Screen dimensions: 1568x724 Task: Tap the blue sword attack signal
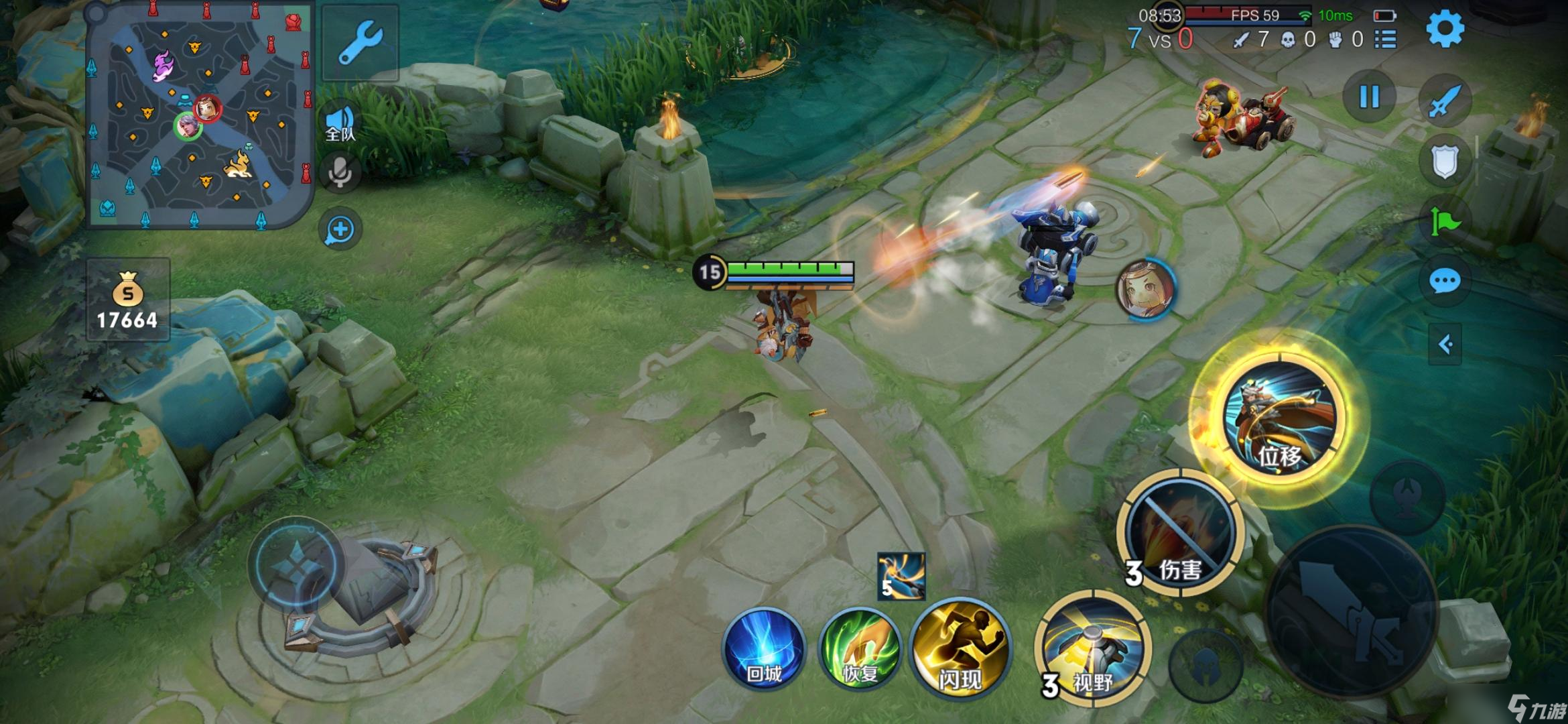(x=1445, y=102)
